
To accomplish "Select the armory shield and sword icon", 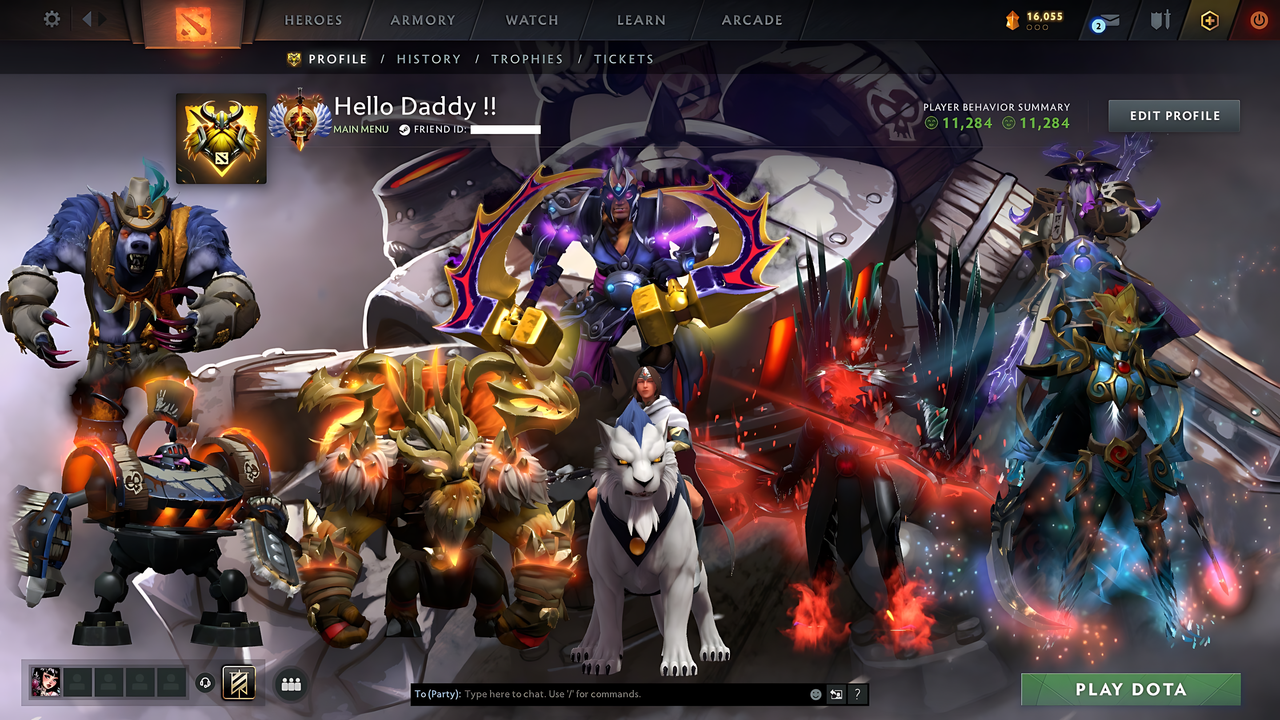I will click(1163, 18).
